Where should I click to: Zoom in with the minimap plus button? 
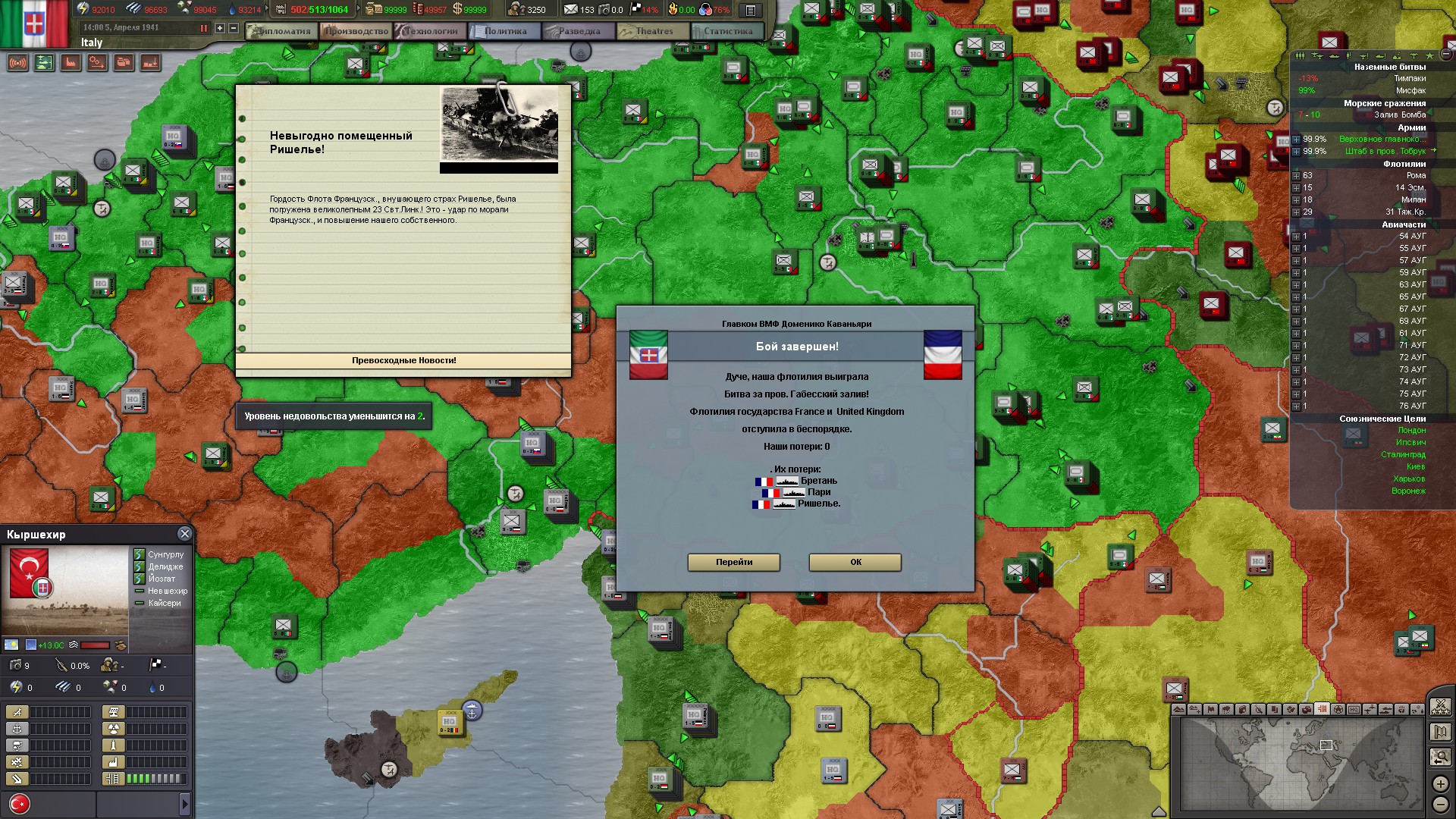[1440, 783]
